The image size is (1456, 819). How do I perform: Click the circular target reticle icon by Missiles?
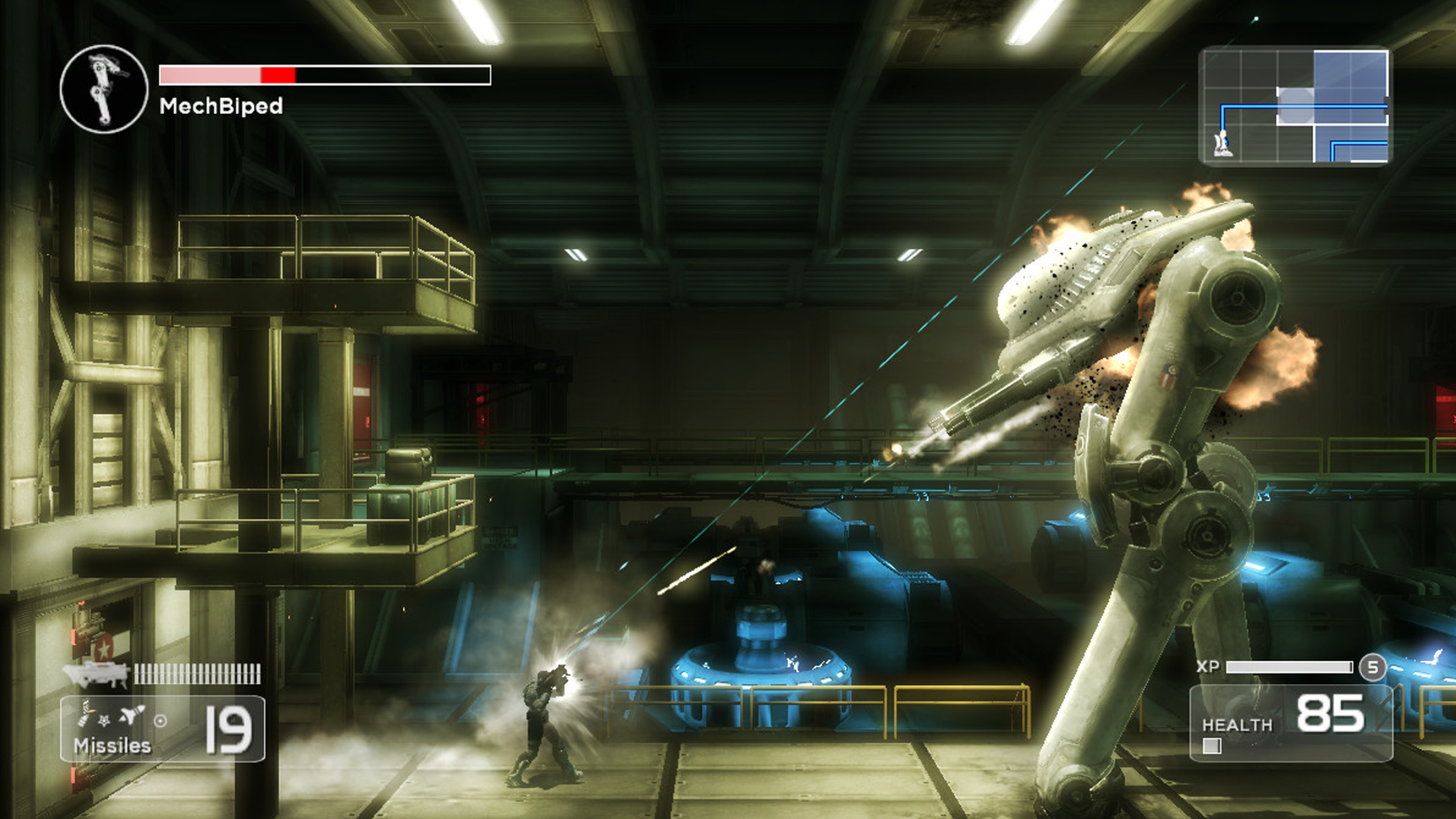coord(161,721)
